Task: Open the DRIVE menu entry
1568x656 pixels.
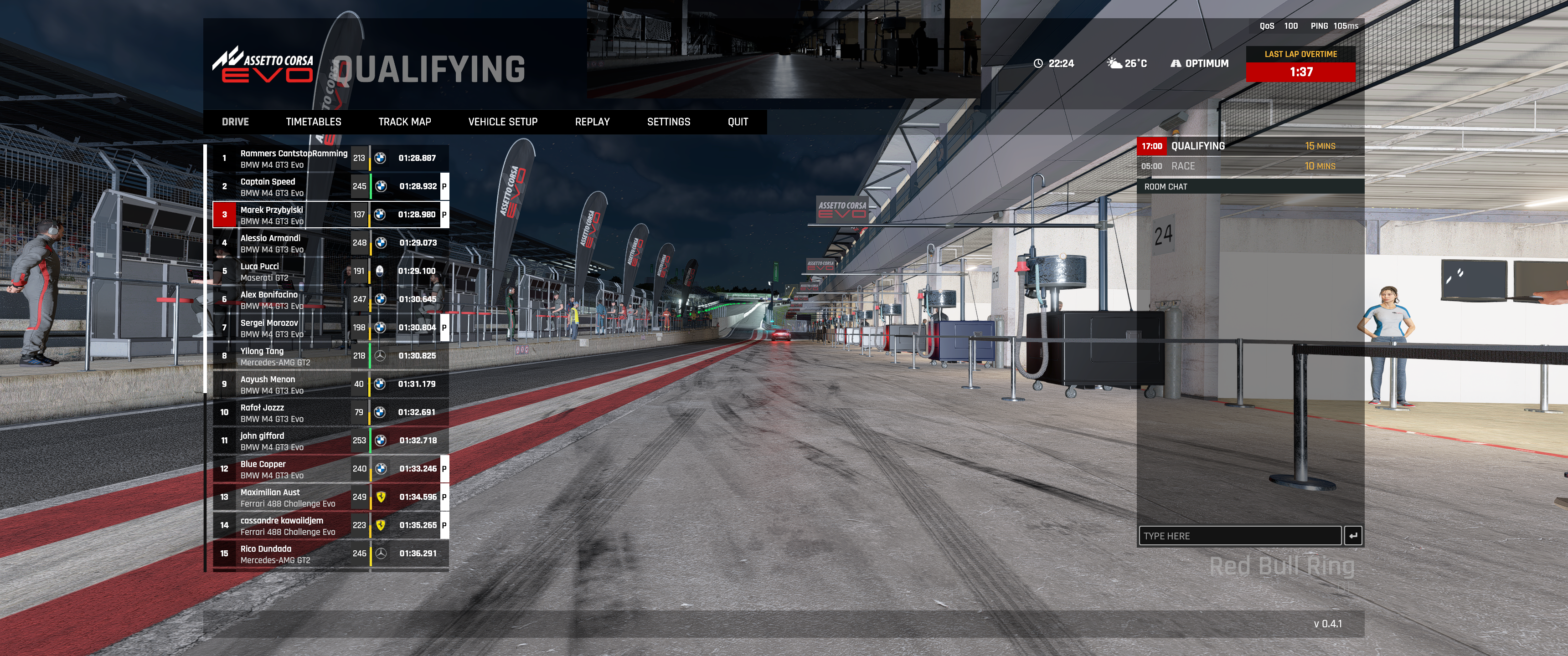Action: (x=235, y=122)
